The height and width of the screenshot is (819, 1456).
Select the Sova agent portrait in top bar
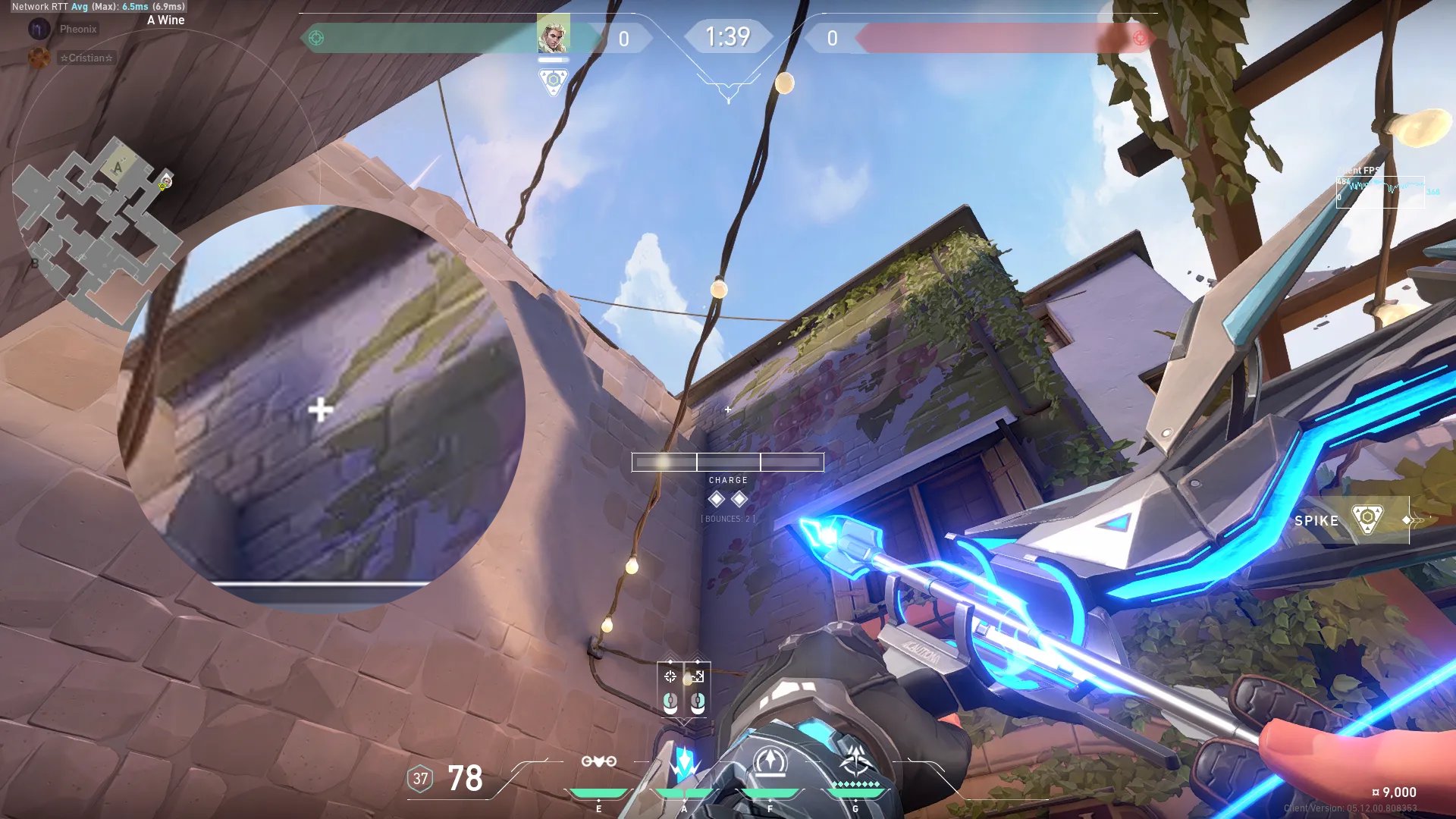click(x=553, y=36)
